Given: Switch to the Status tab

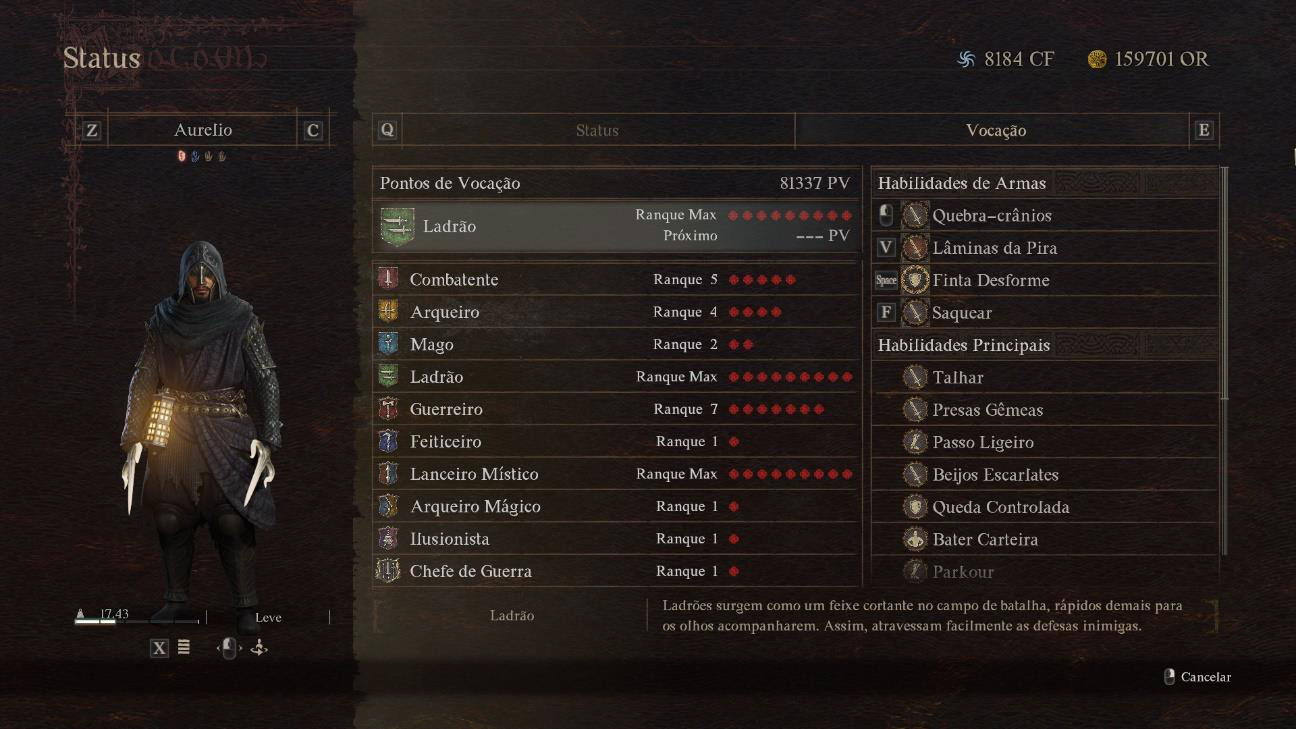Looking at the screenshot, I should [597, 131].
